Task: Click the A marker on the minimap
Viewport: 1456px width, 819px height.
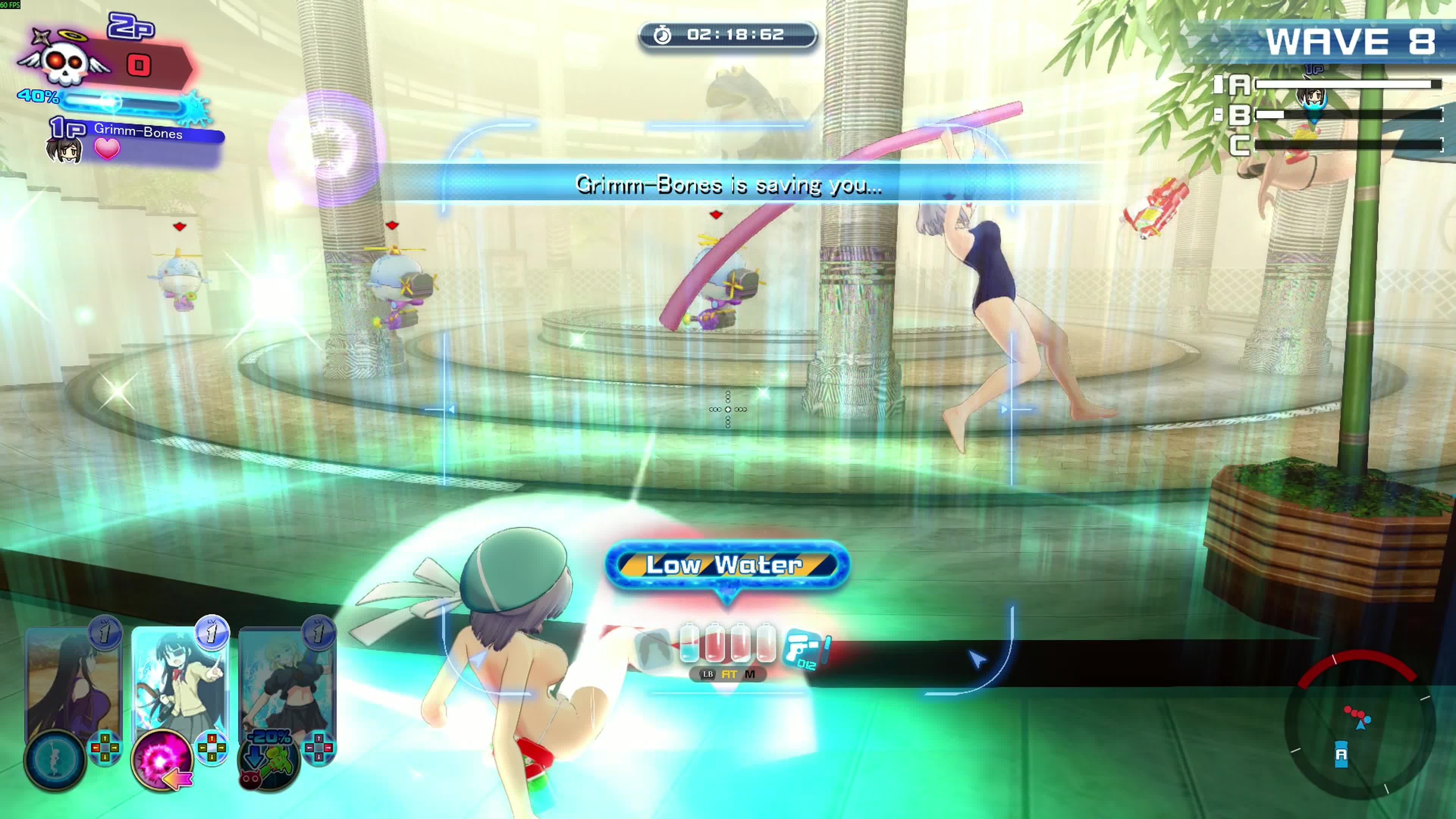Action: (x=1341, y=755)
